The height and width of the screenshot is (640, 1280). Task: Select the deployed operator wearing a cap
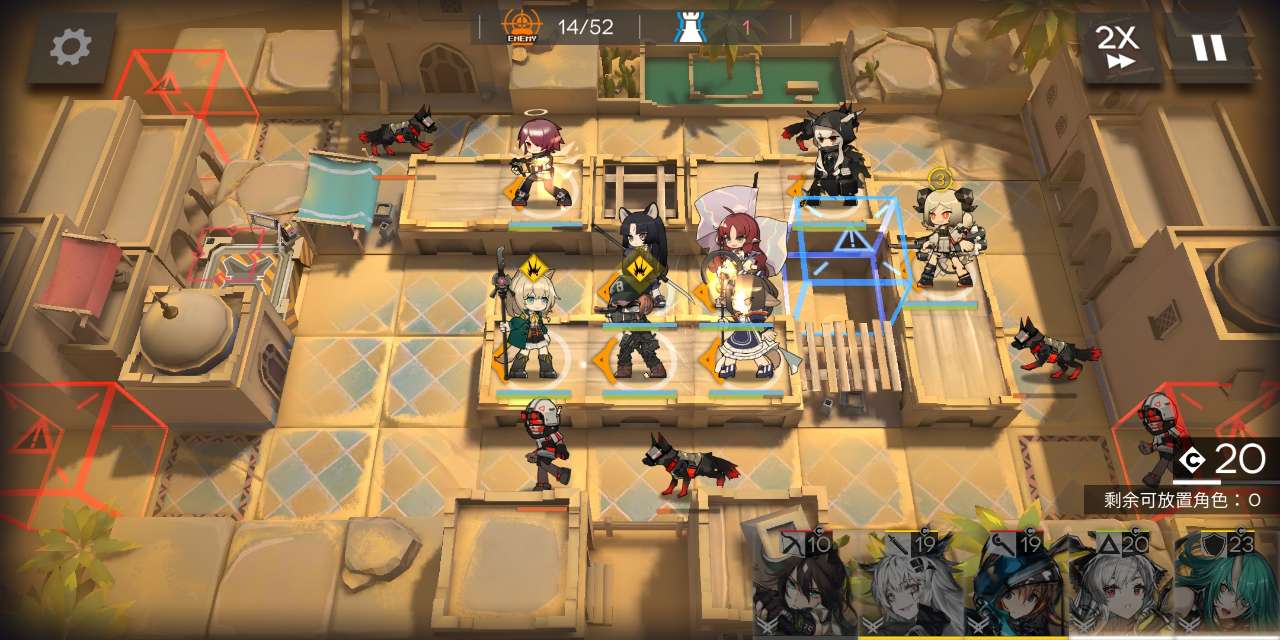[x=628, y=335]
